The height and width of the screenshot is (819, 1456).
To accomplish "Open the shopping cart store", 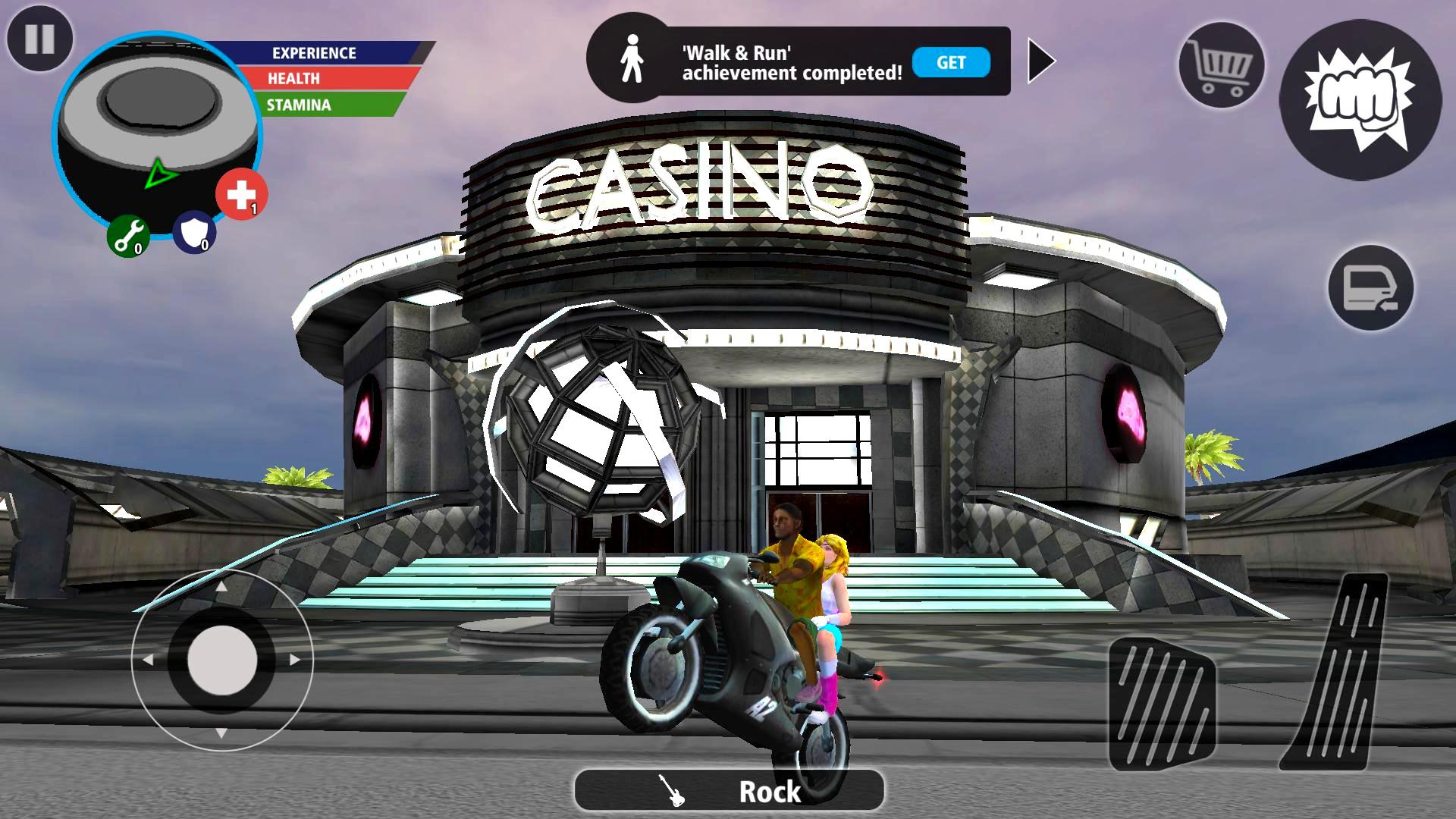I will [x=1220, y=65].
